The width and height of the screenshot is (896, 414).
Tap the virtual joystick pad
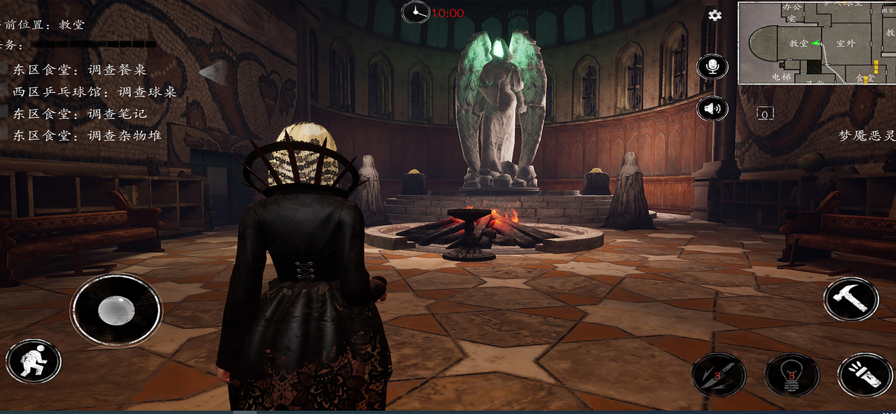tap(116, 310)
